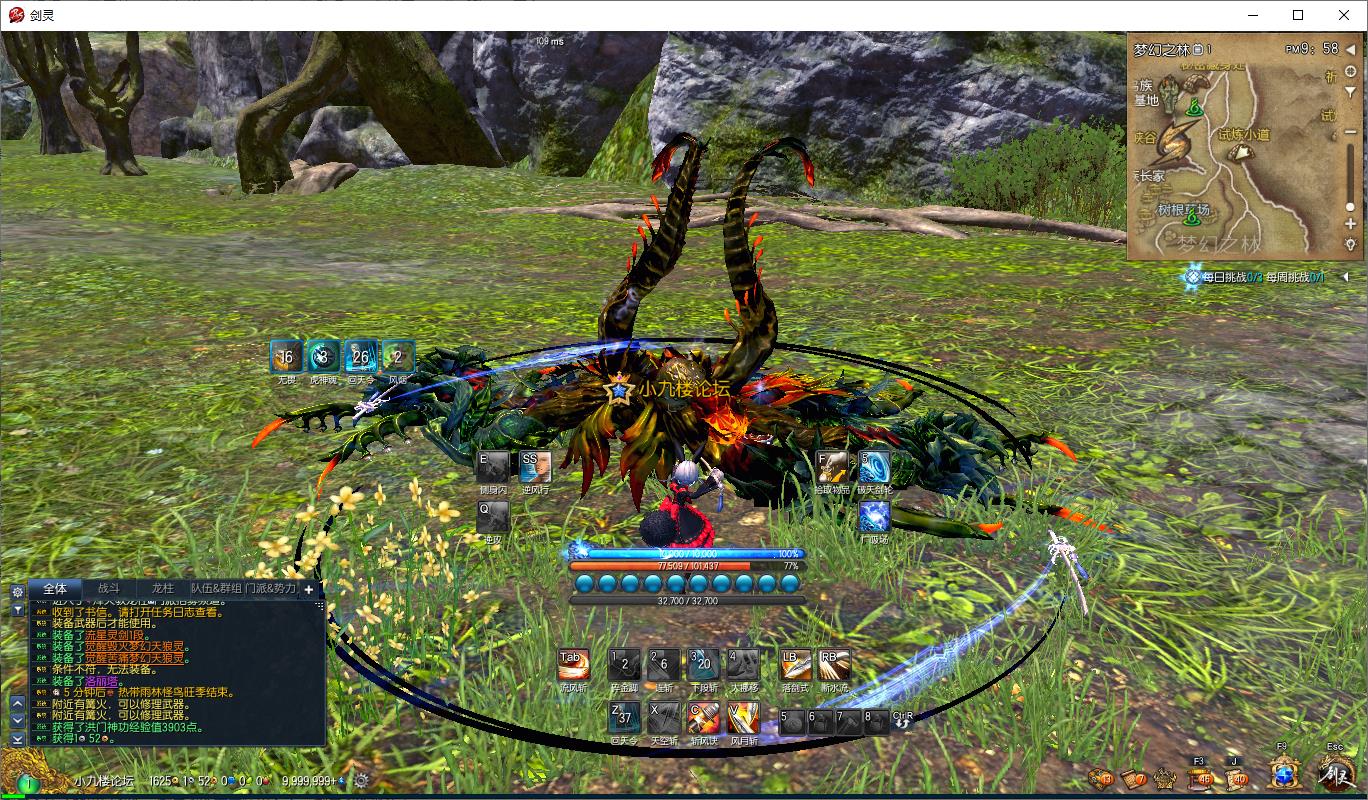Switch to the 战斗 chat tab
Viewport: 1368px width, 800px height.
coord(110,590)
